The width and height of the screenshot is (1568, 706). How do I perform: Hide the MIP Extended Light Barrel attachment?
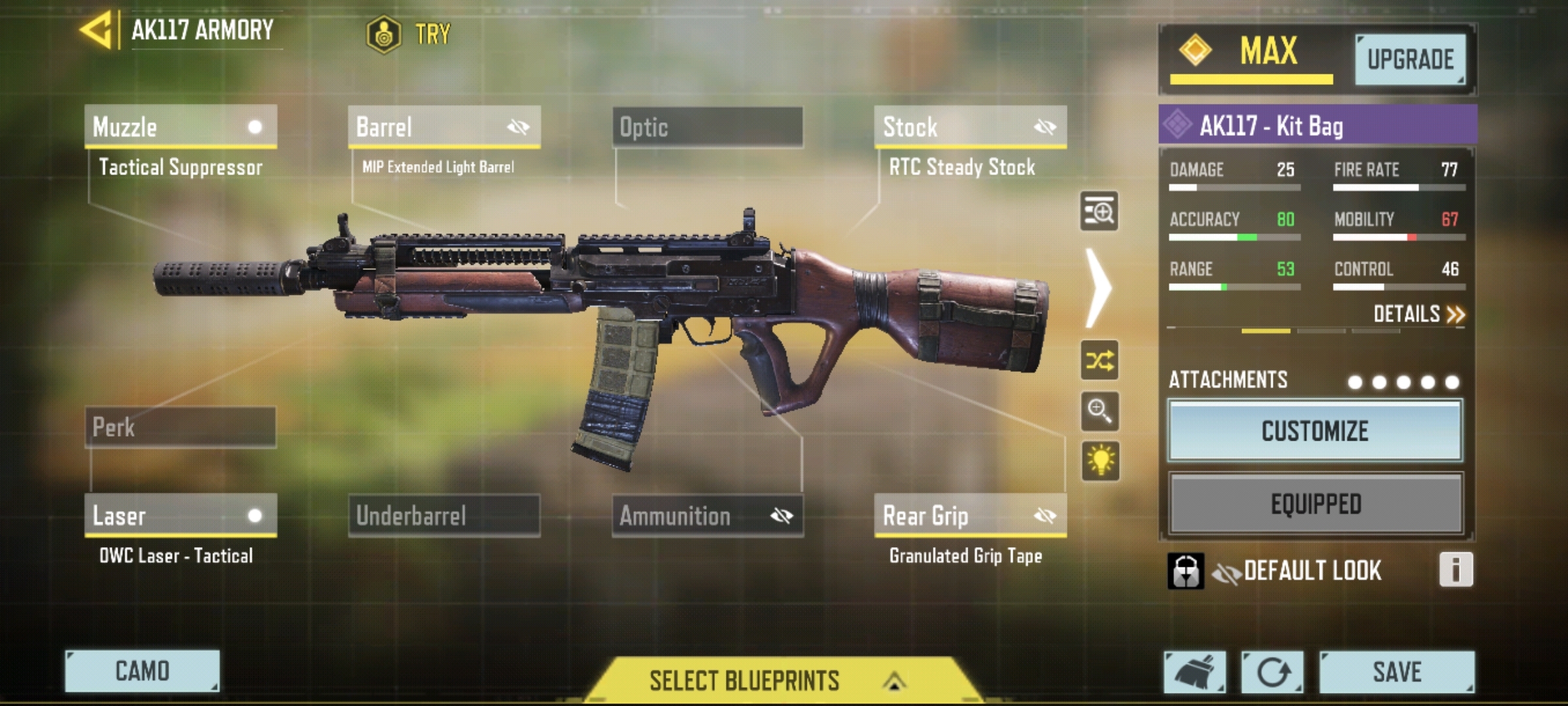click(x=519, y=127)
